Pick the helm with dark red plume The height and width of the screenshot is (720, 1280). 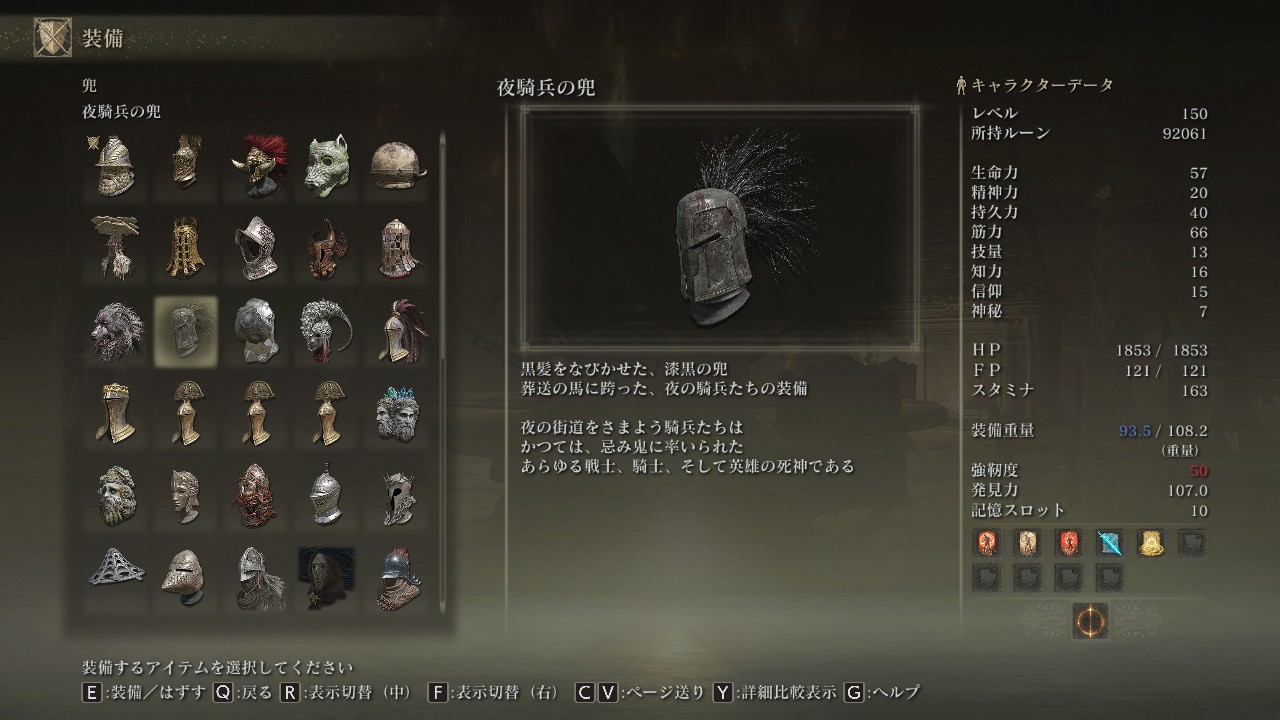[398, 329]
